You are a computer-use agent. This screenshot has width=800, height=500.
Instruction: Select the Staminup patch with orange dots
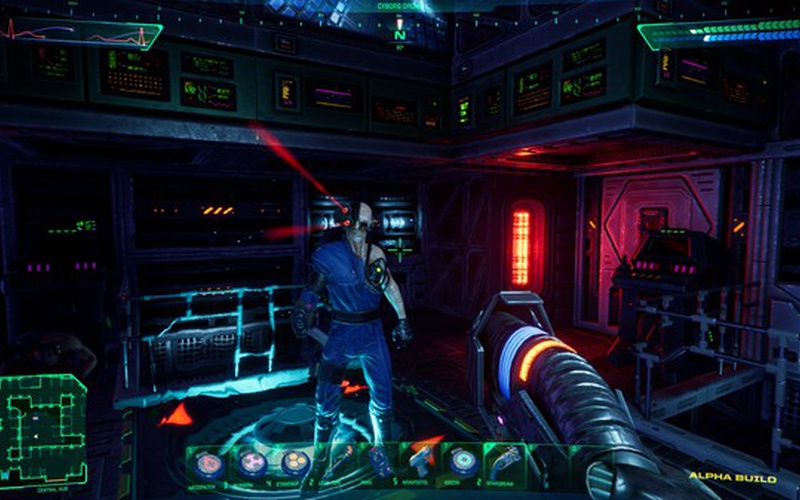[294, 461]
